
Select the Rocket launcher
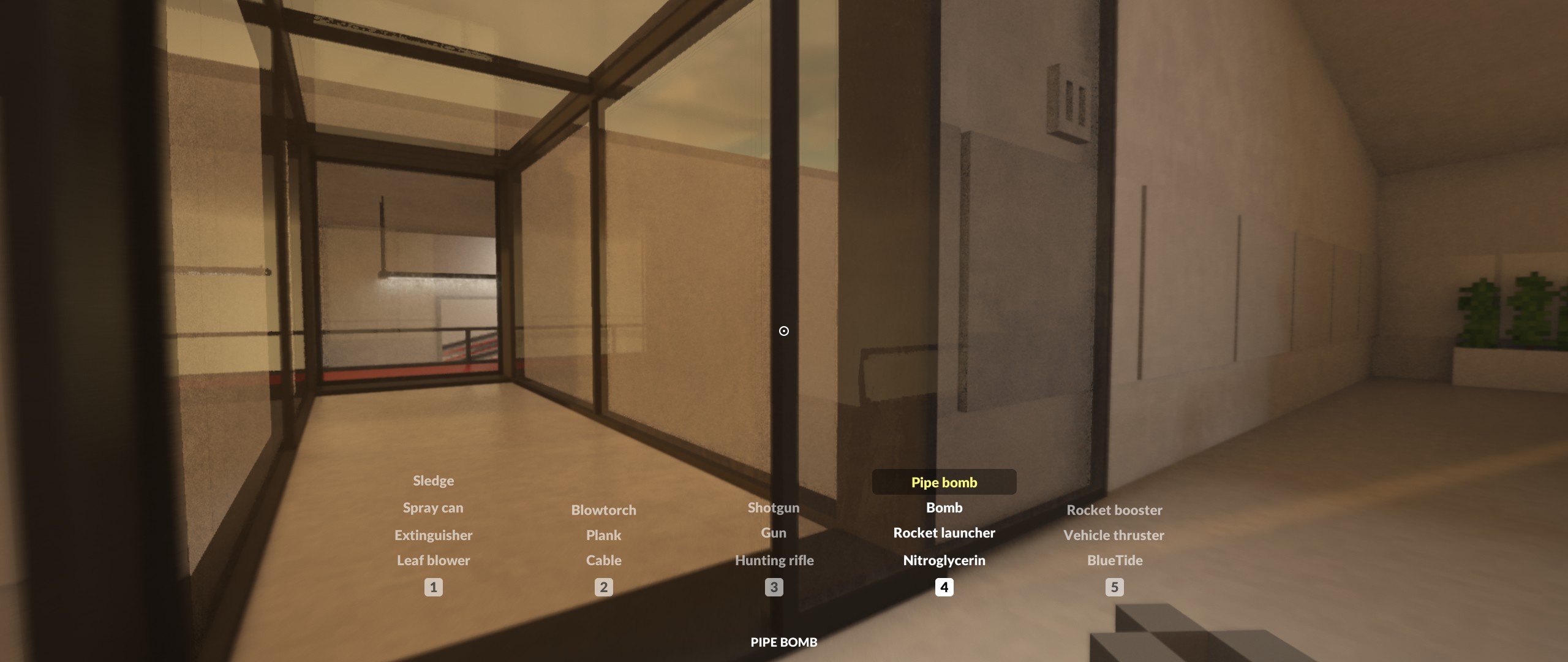944,533
